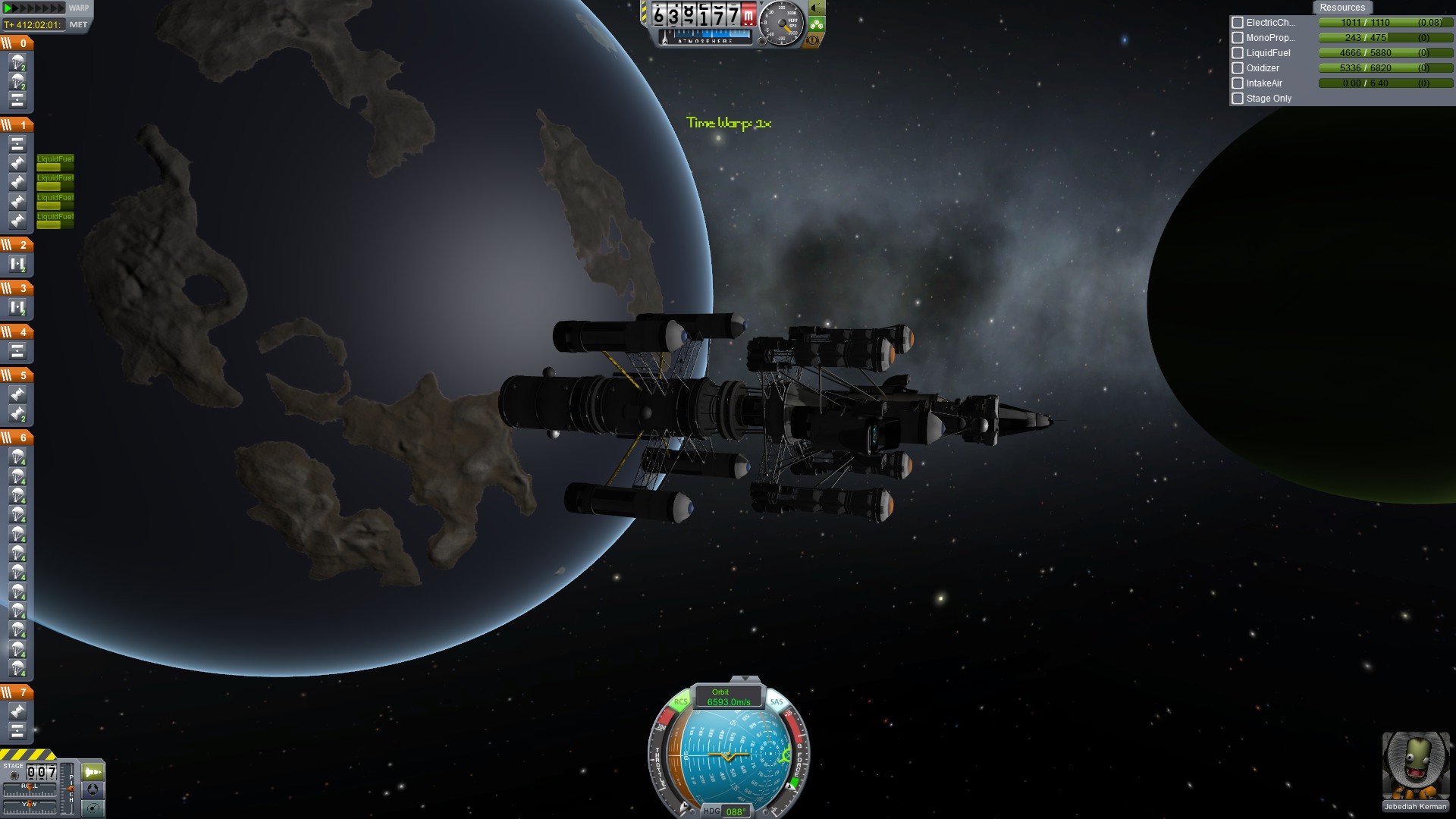This screenshot has width=1456, height=819.
Task: Close the Resources panel tab
Action: (x=1341, y=8)
